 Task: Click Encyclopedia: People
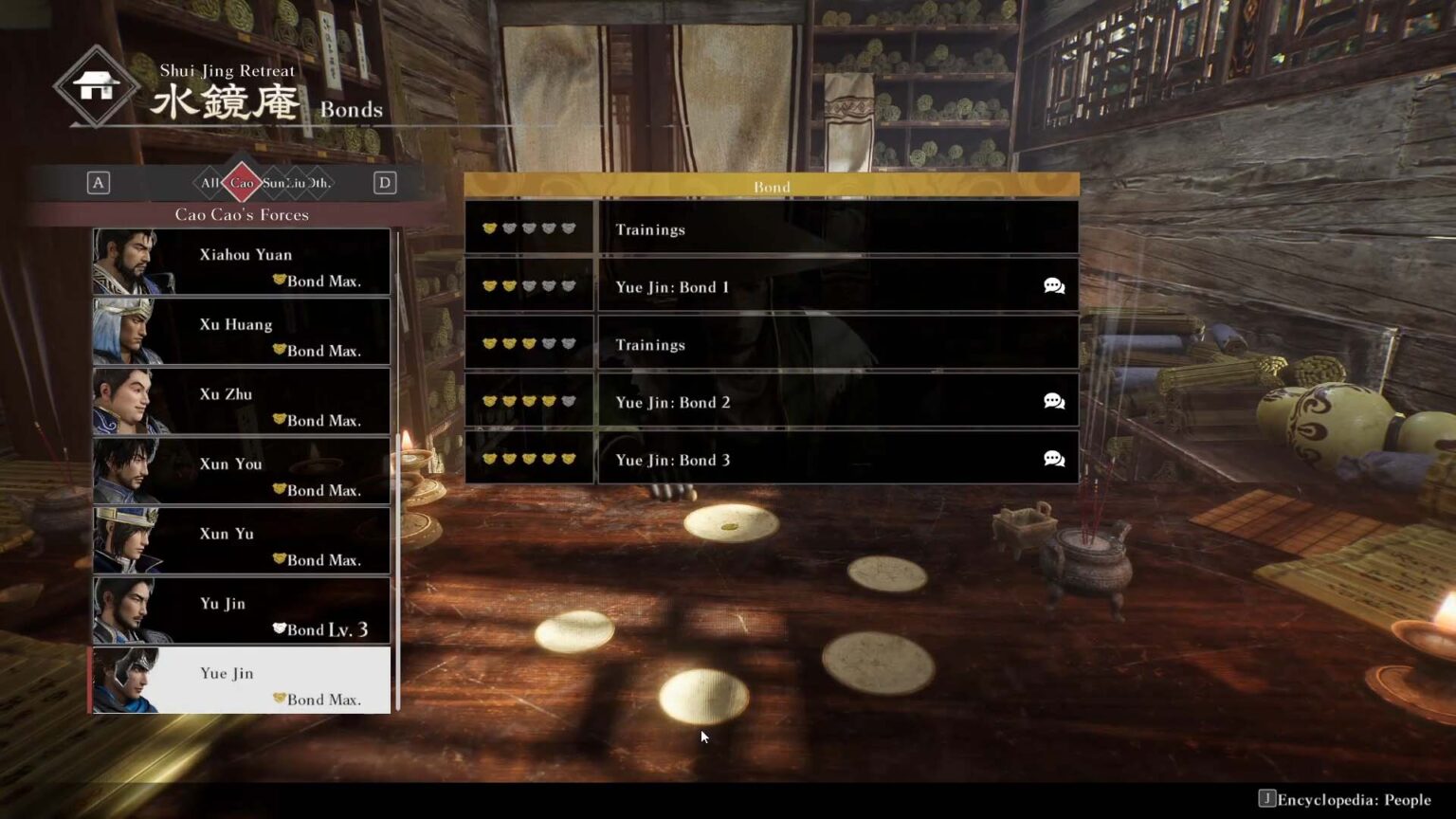pos(1356,798)
